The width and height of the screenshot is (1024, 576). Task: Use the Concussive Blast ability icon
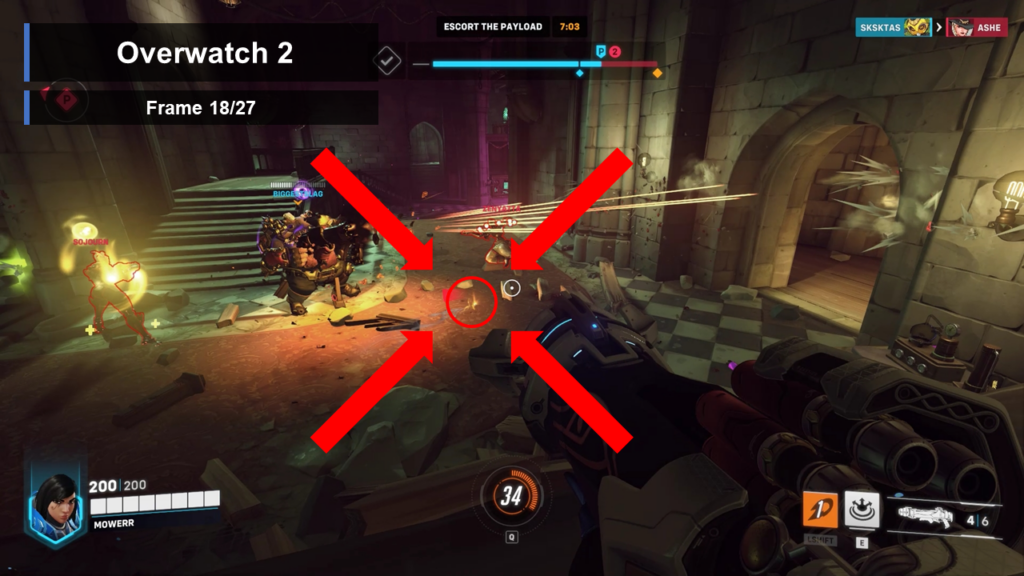click(x=861, y=508)
